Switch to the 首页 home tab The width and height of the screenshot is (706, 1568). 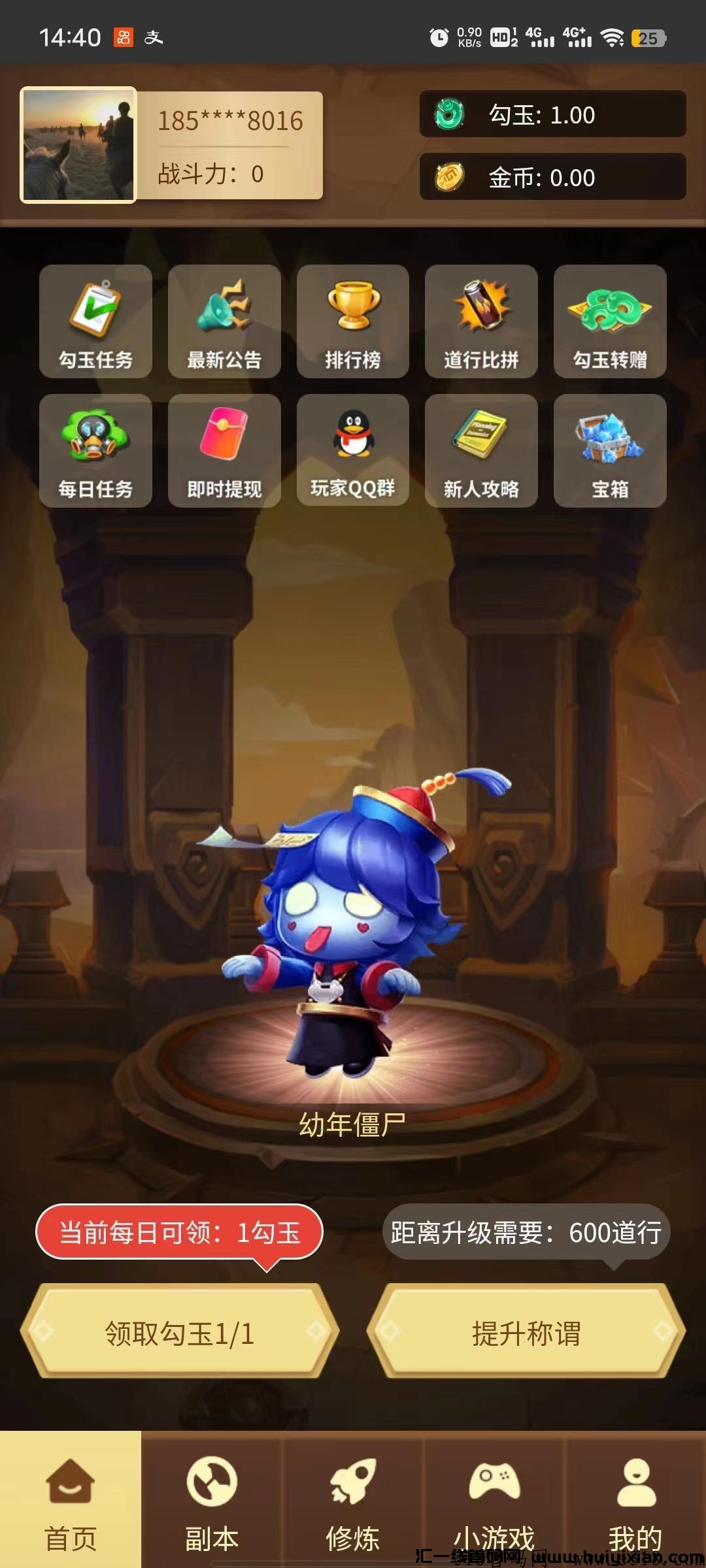[x=71, y=1499]
